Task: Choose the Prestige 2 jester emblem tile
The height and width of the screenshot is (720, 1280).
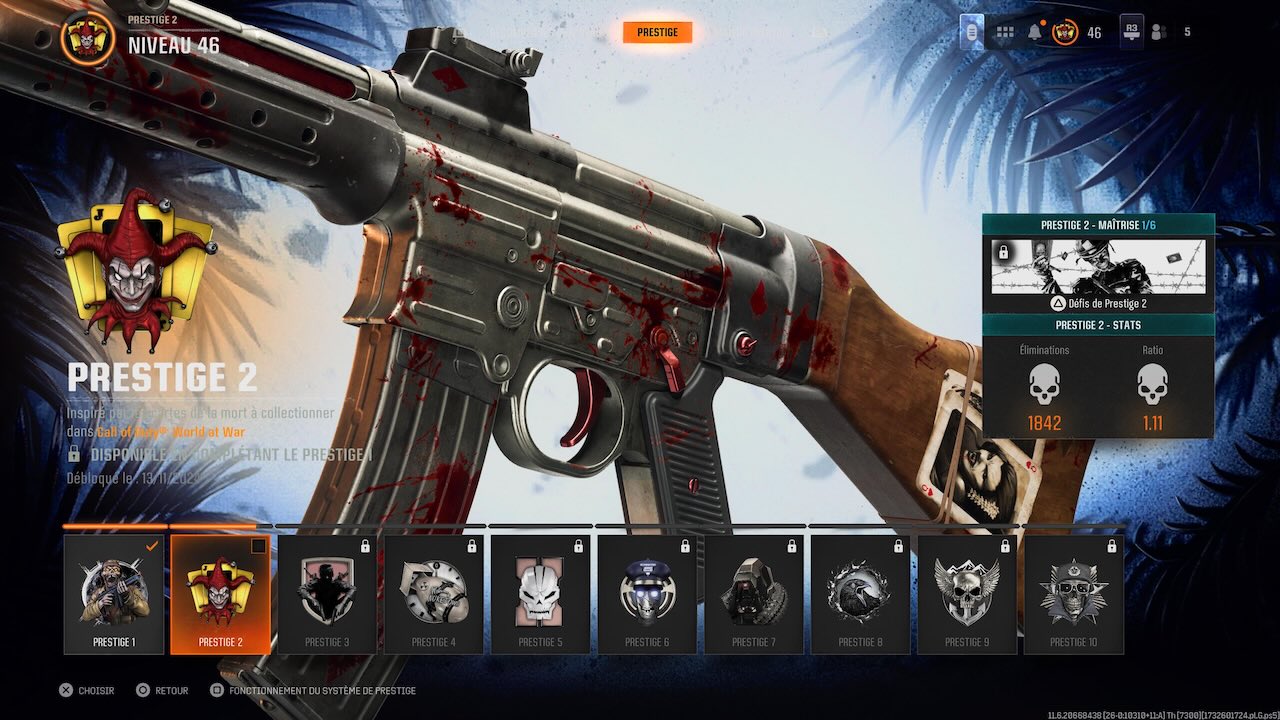Action: (x=220, y=594)
